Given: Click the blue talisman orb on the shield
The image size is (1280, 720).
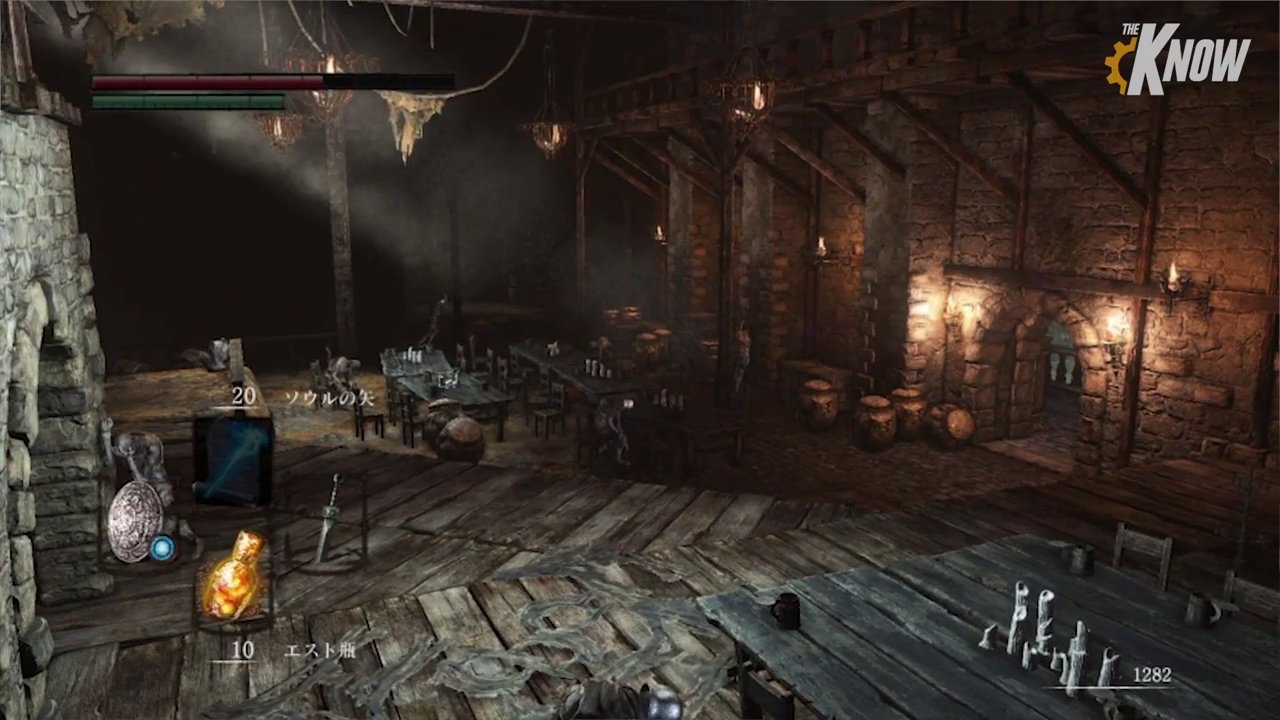Looking at the screenshot, I should point(163,548).
